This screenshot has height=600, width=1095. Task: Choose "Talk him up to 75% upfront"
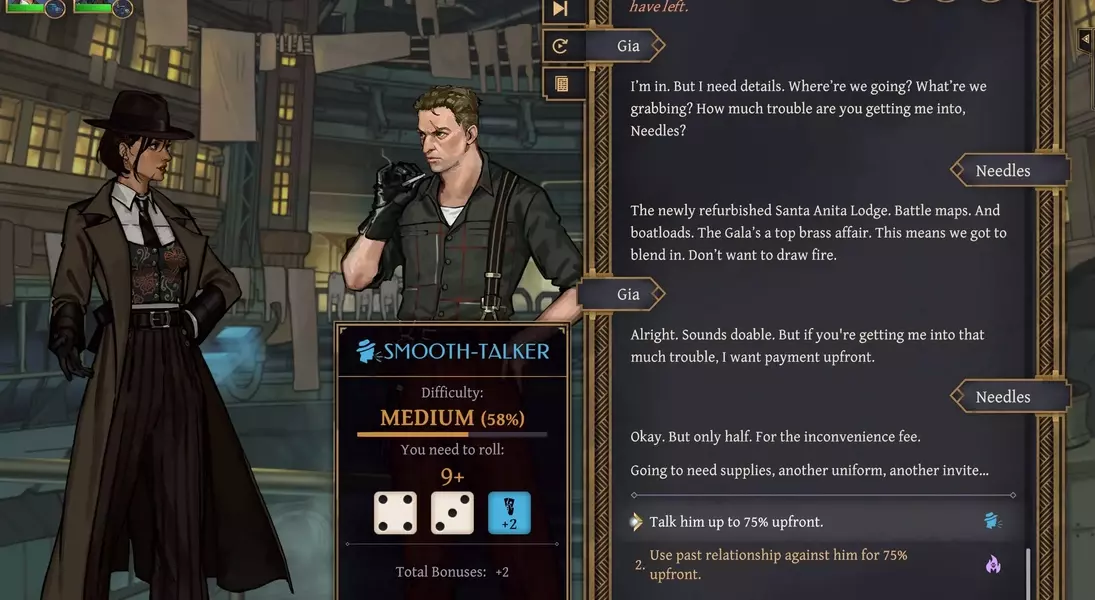[737, 522]
